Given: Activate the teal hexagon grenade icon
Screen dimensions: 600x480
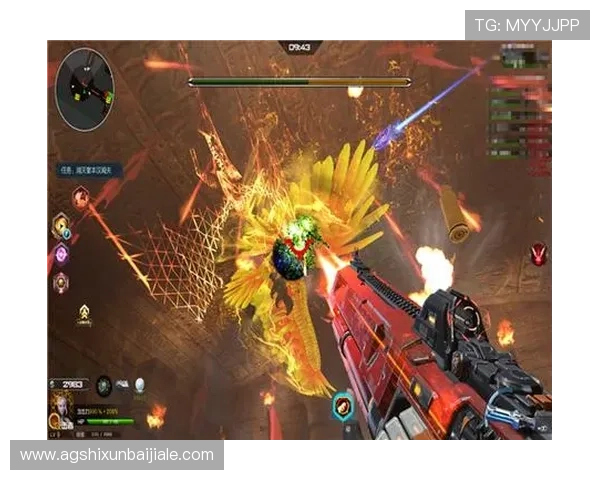Looking at the screenshot, I should pos(342,407).
